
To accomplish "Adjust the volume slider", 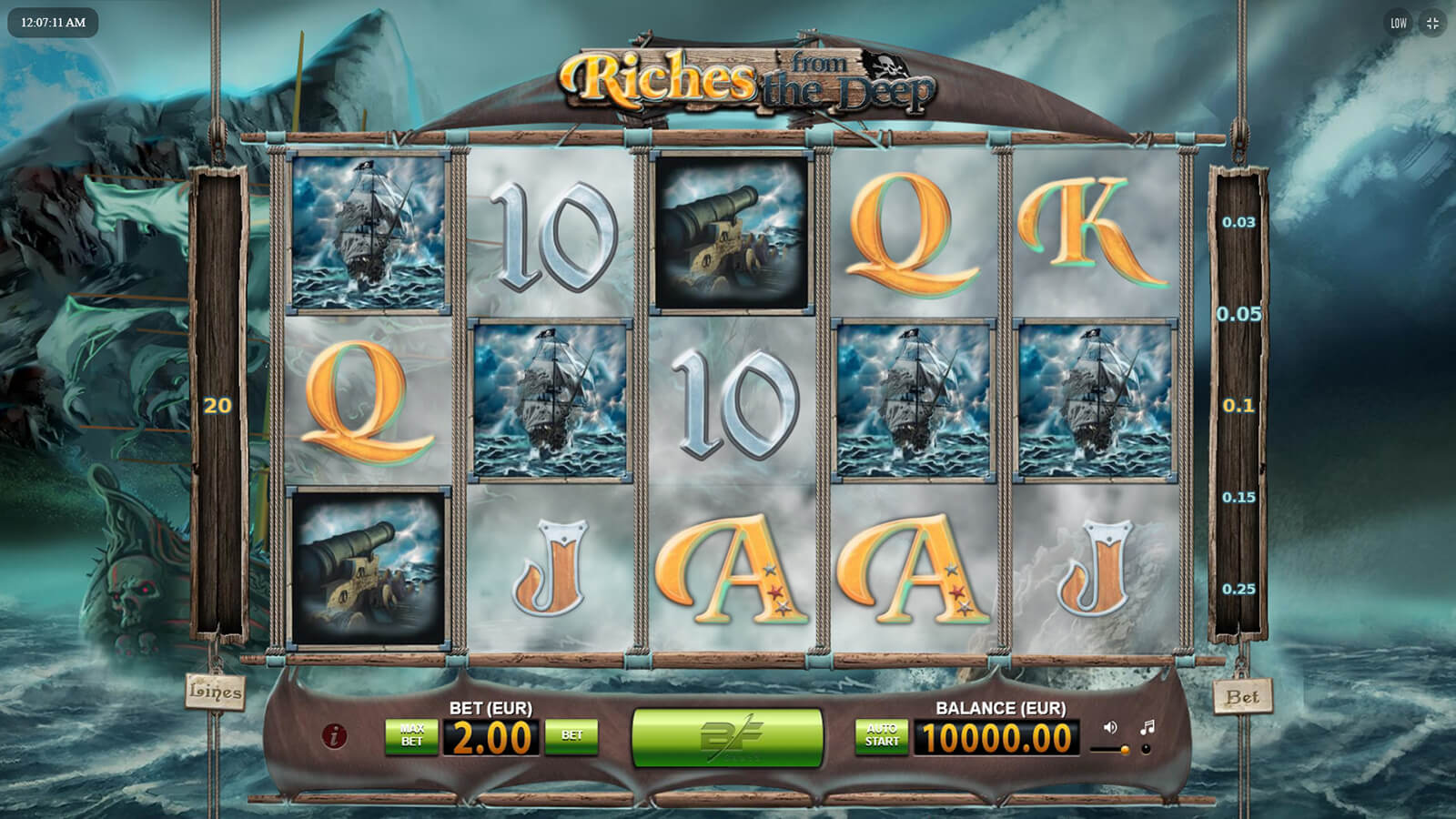I will pos(1112,750).
